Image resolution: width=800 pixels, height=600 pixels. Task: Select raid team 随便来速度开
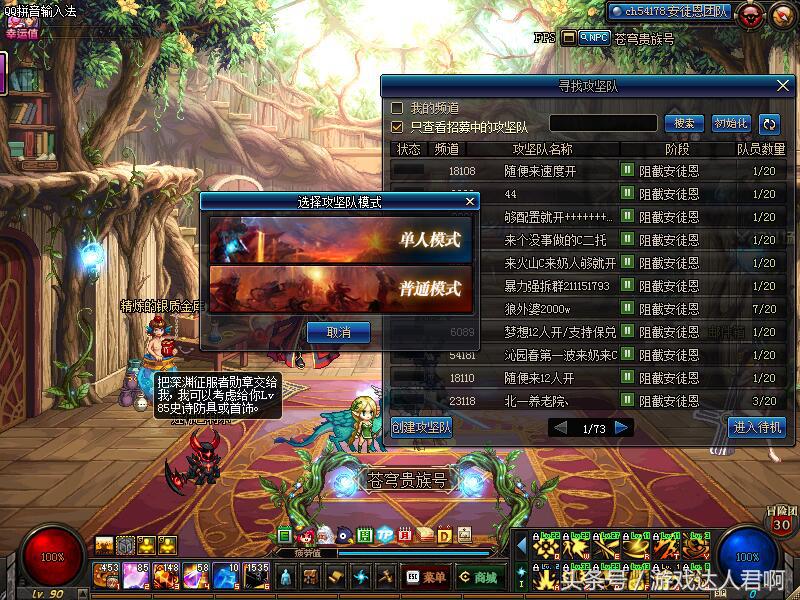point(540,171)
